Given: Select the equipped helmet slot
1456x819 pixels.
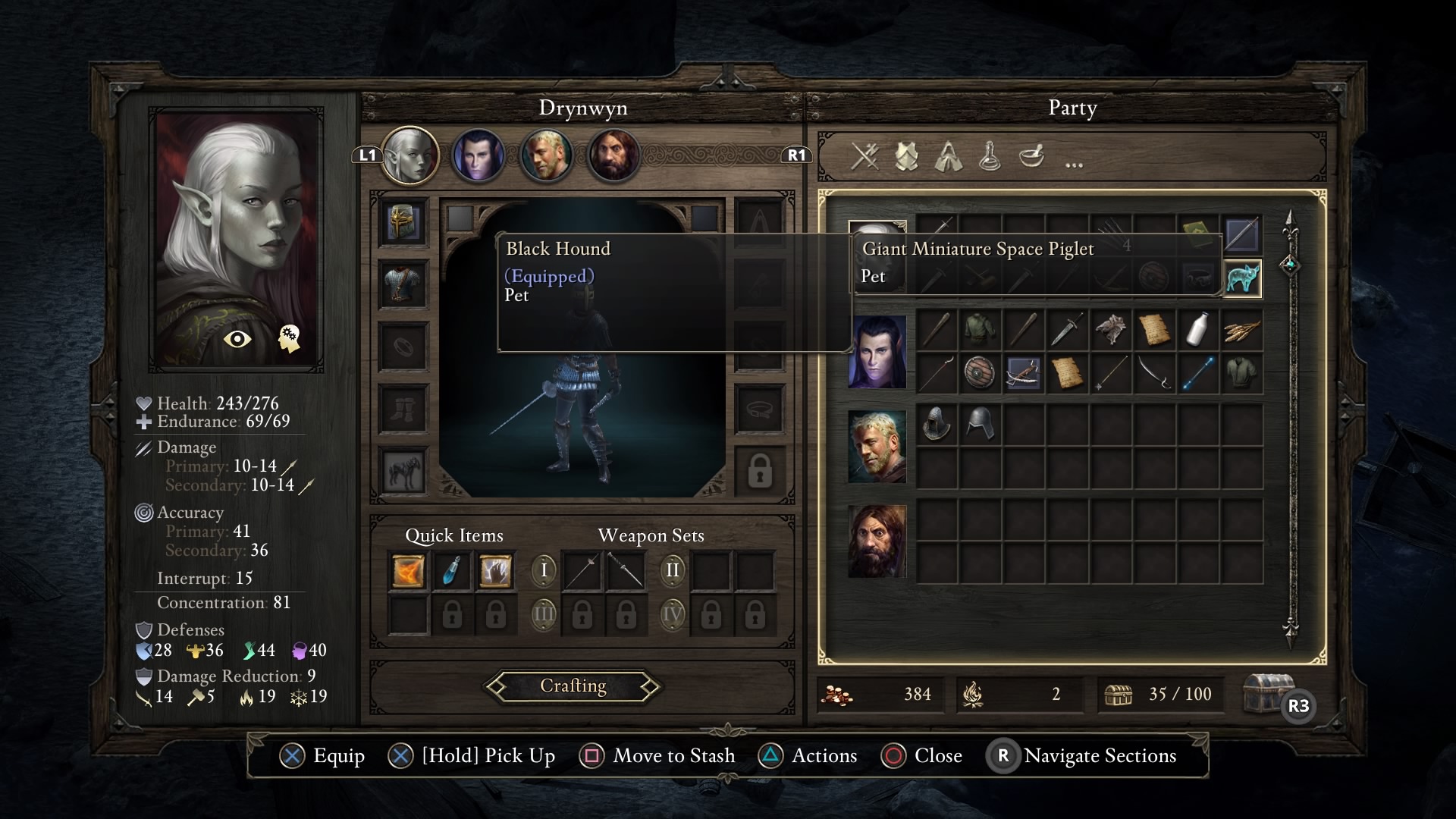Looking at the screenshot, I should pos(403,223).
